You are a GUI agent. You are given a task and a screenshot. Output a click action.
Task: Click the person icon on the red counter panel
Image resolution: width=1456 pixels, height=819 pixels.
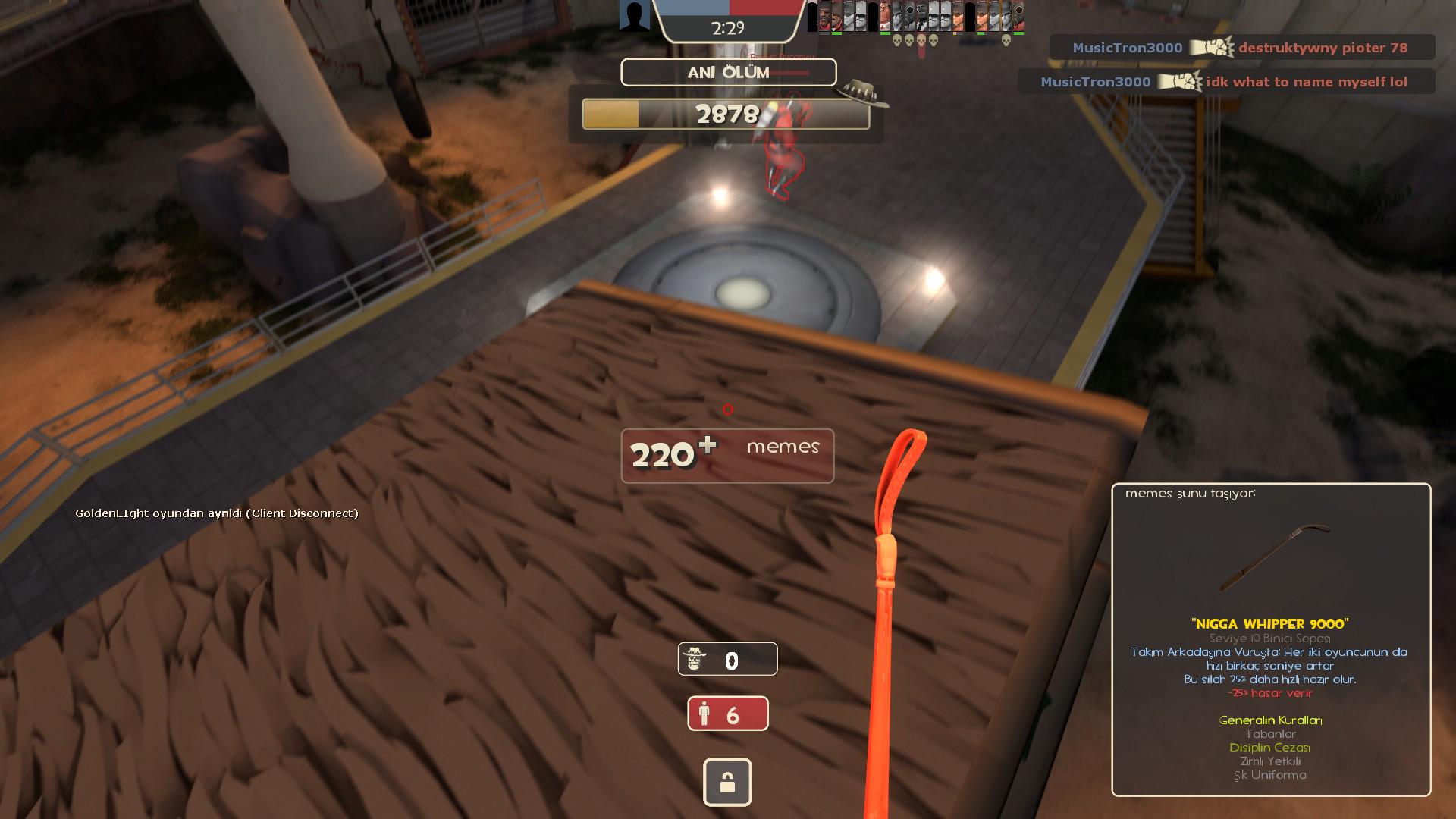[706, 713]
